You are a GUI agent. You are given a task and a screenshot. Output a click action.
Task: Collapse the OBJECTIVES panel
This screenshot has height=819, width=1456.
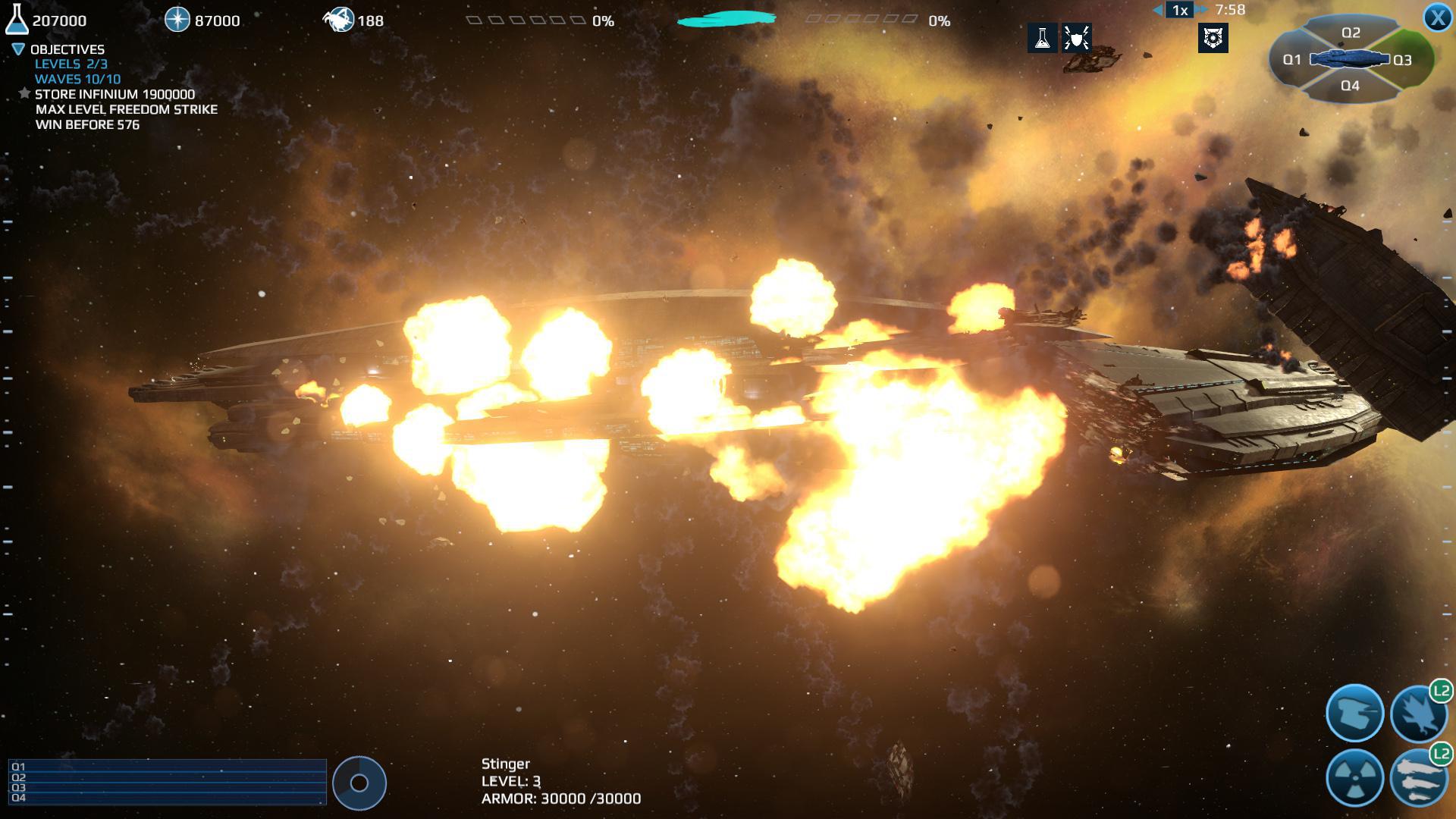17,49
